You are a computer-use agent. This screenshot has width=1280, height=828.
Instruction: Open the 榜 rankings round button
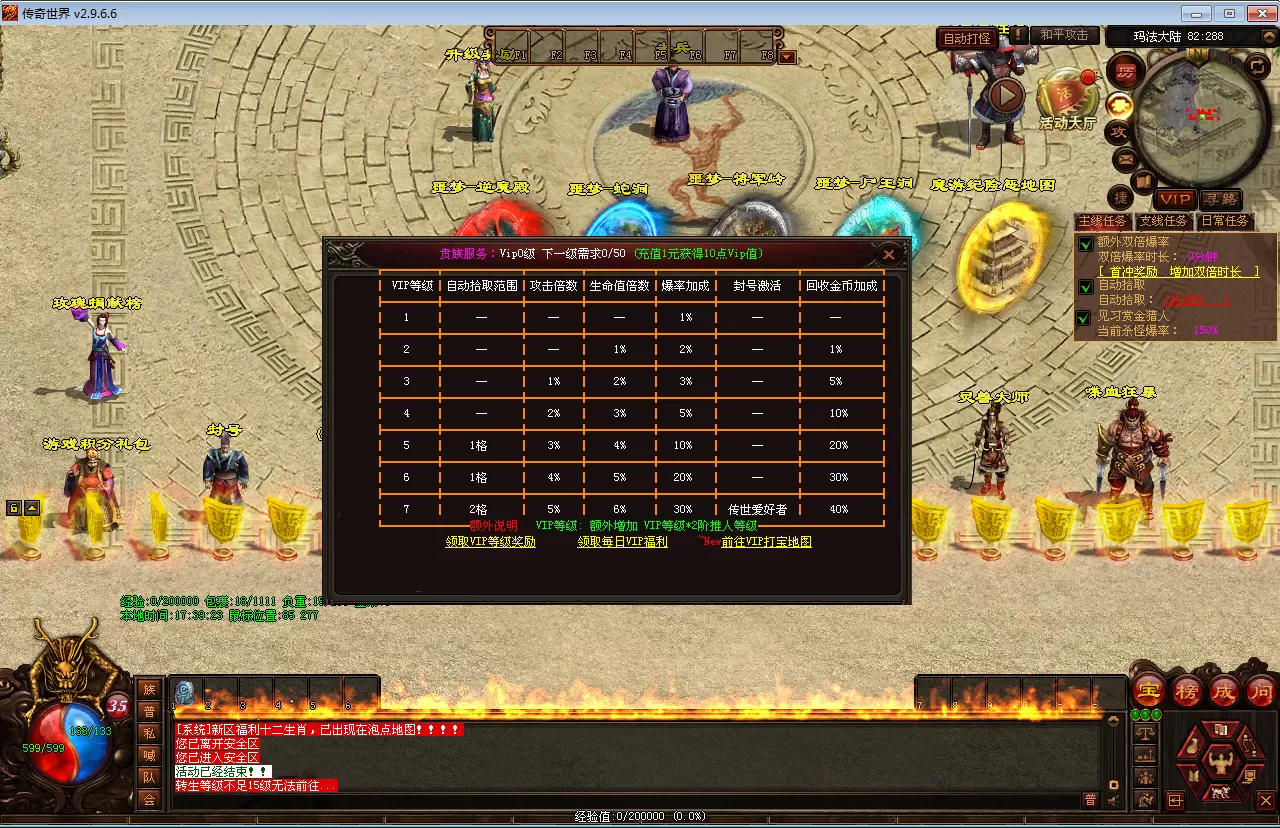tap(1187, 691)
